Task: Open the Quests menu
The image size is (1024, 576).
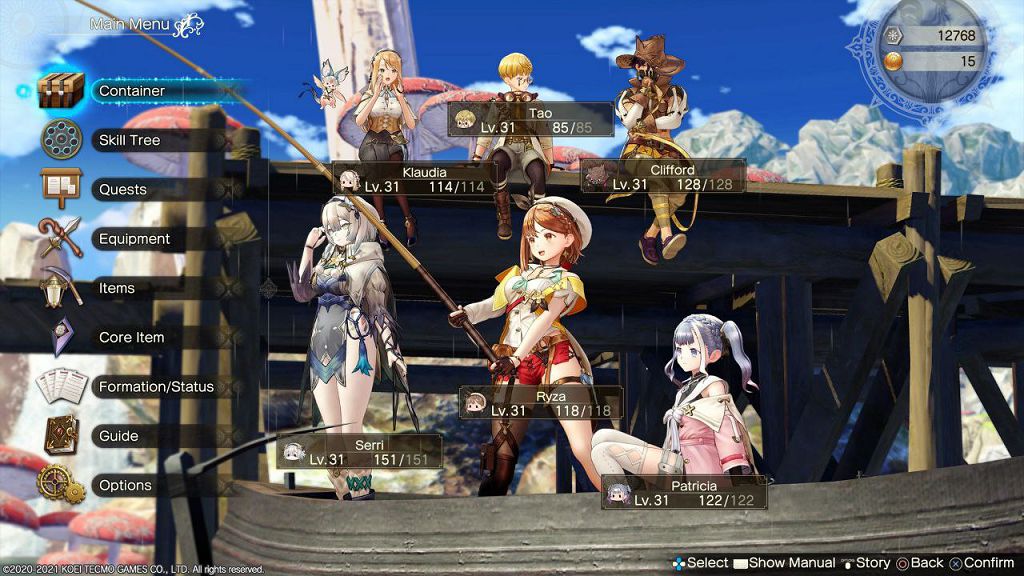Action: [x=123, y=189]
